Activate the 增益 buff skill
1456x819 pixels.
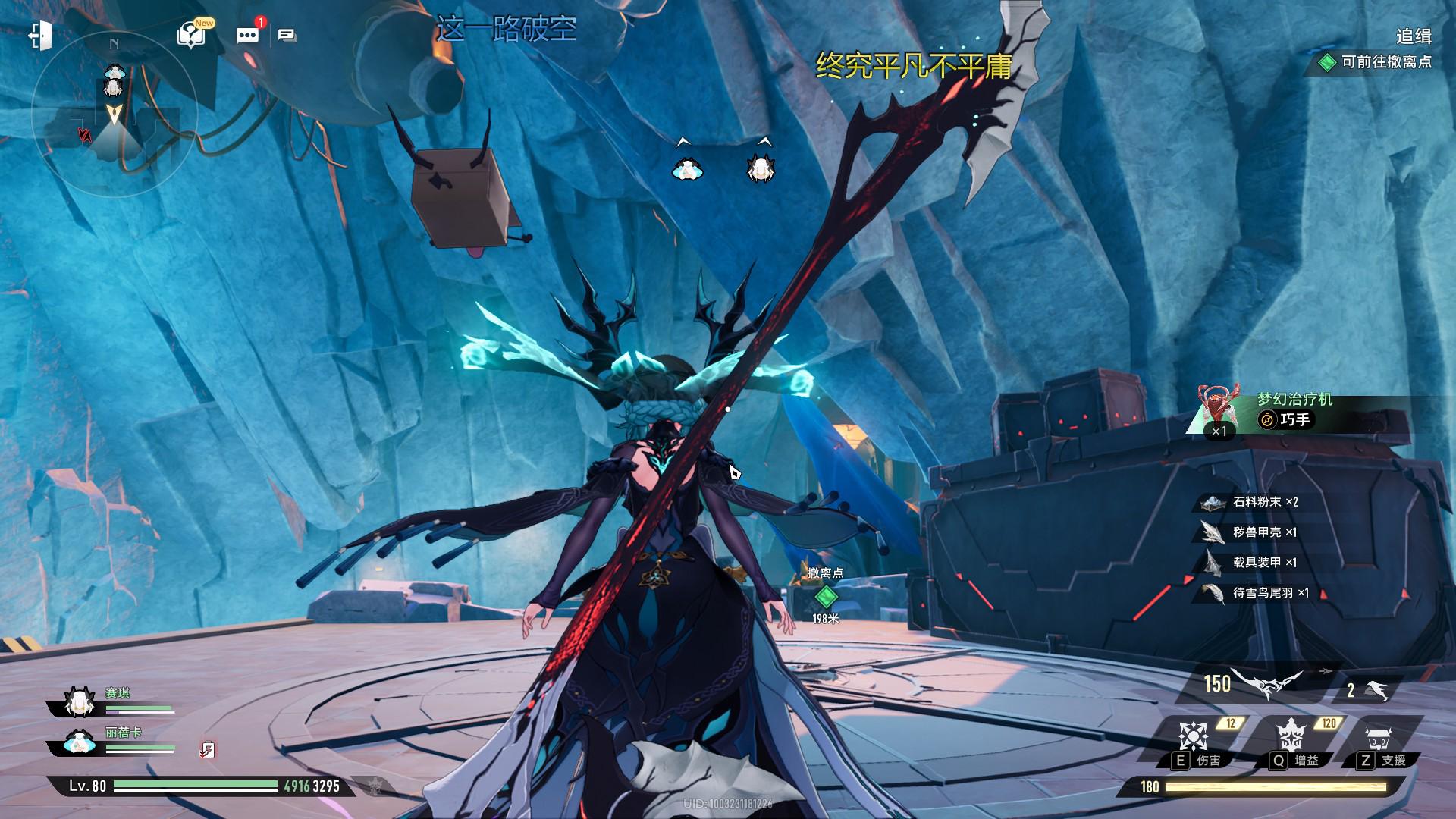pos(1290,737)
